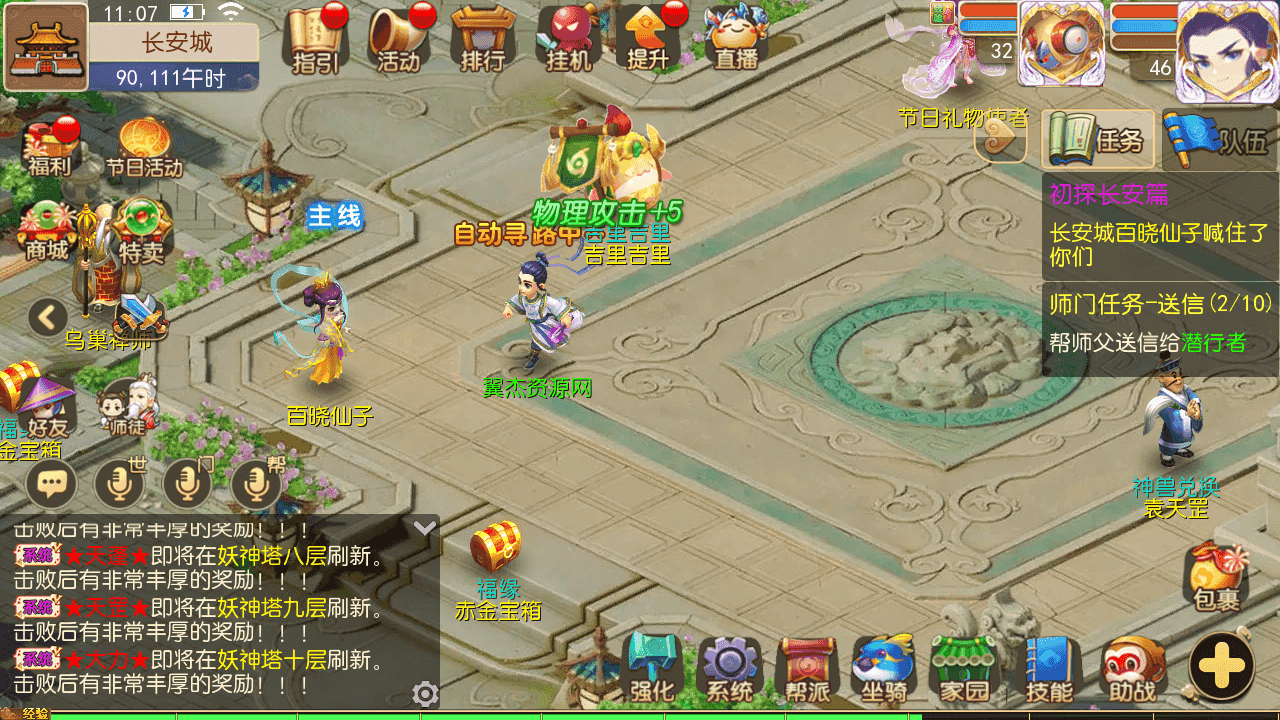1280x720 pixels.
Task: Open the 技能 skills book
Action: 1049,666
